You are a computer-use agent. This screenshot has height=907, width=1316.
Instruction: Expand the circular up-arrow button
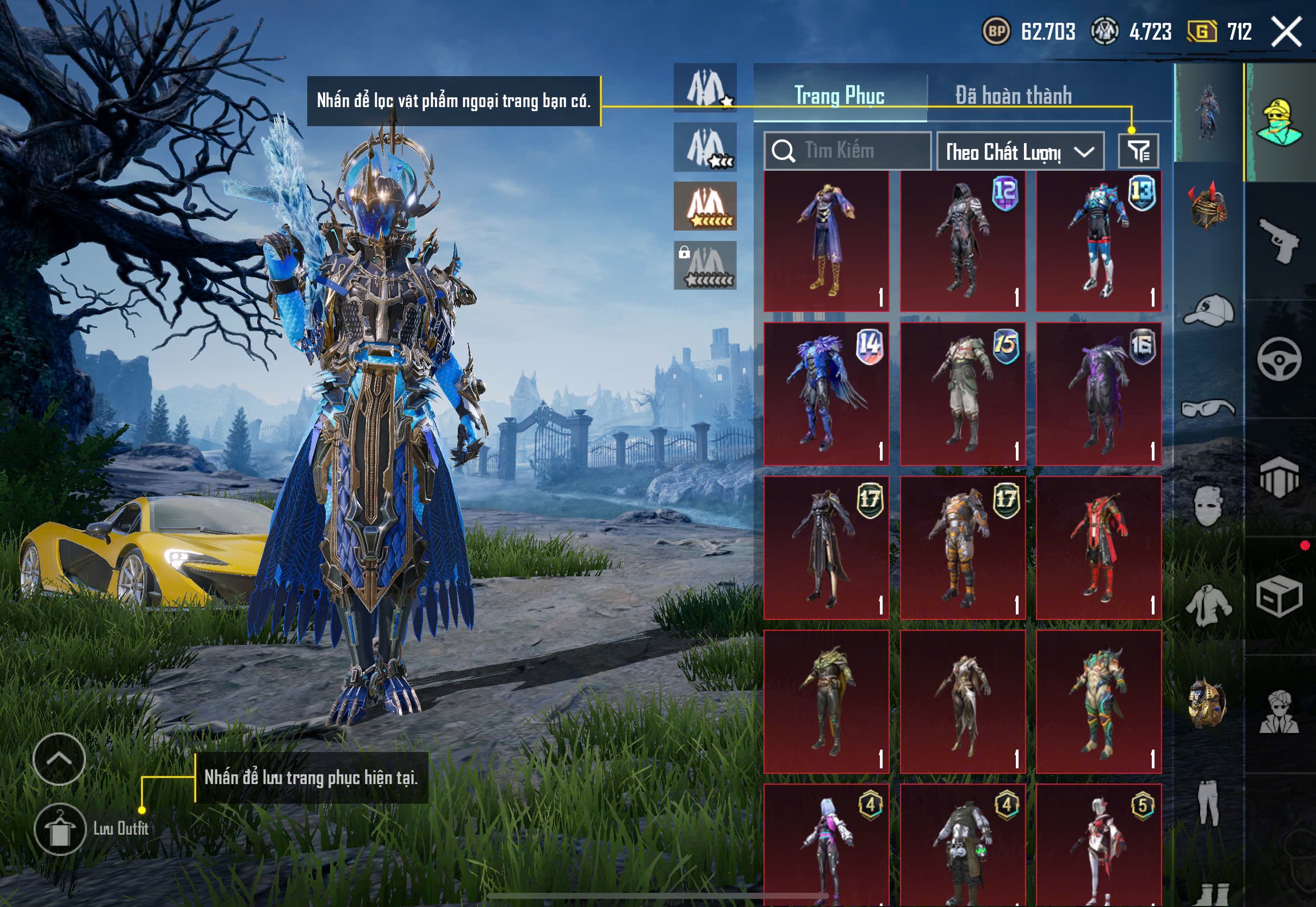59,759
